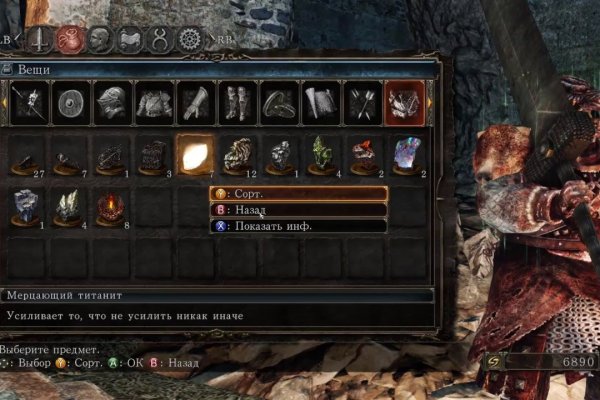Select the iridescent blue-pink slab item slot

click(x=404, y=155)
